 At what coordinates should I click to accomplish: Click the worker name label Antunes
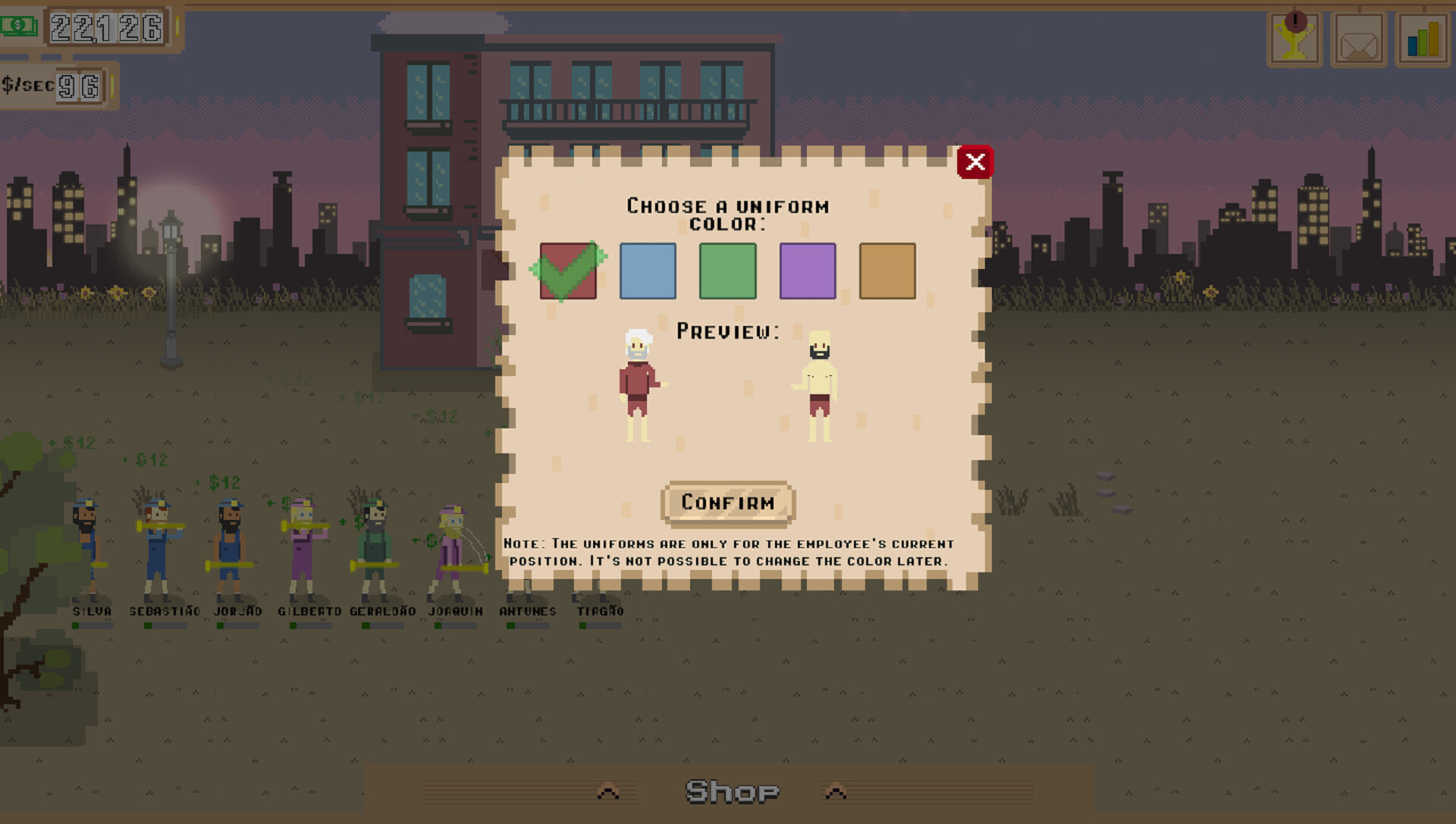pos(528,611)
